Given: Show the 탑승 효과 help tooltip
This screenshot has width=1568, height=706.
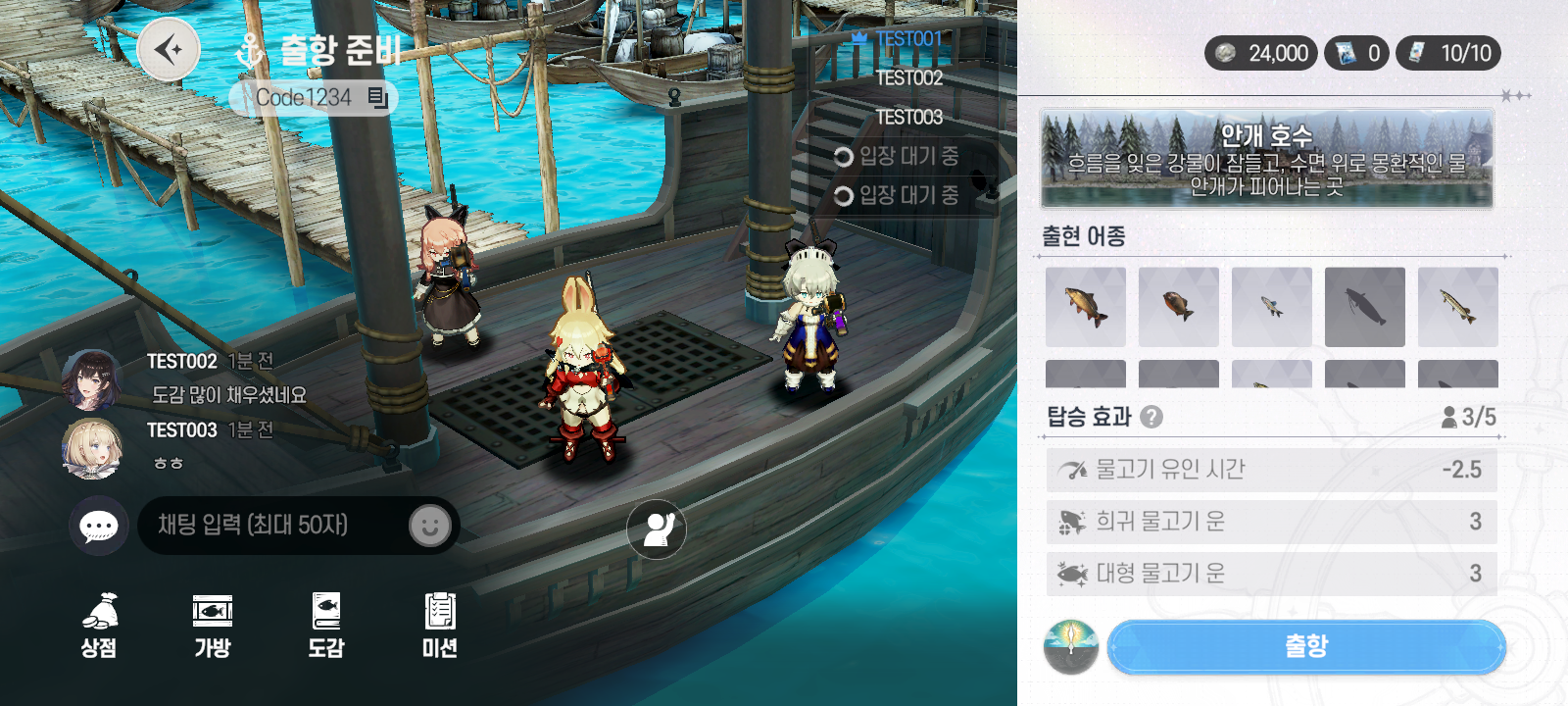Looking at the screenshot, I should coord(1152,417).
